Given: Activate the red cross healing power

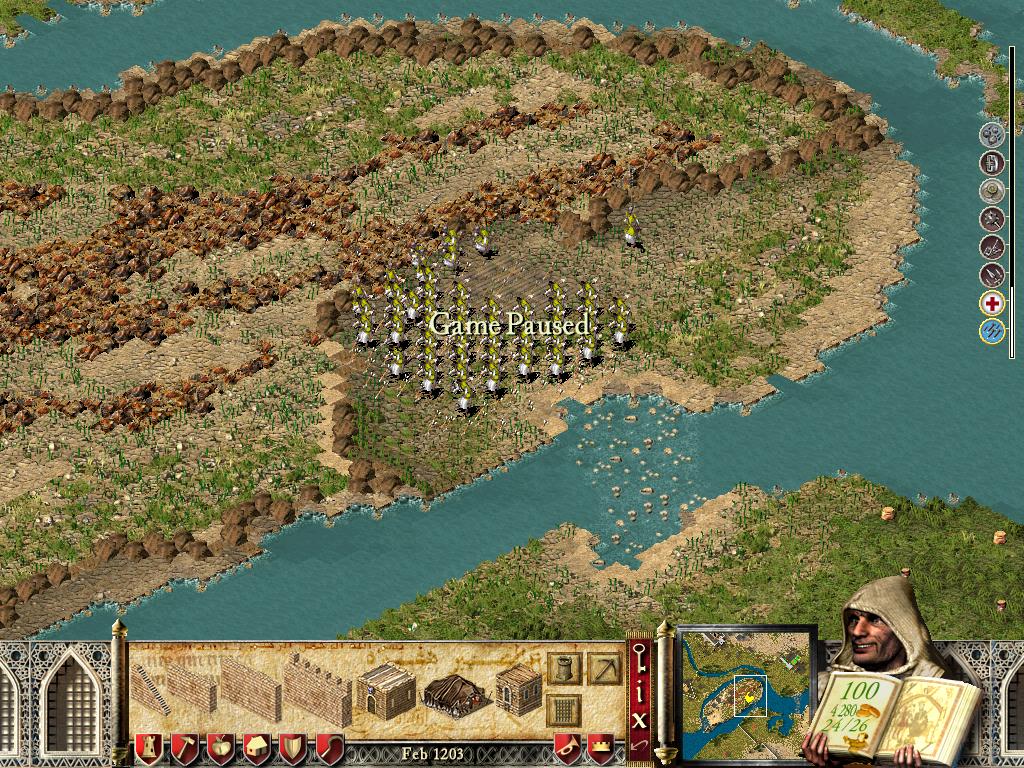Looking at the screenshot, I should 992,304.
